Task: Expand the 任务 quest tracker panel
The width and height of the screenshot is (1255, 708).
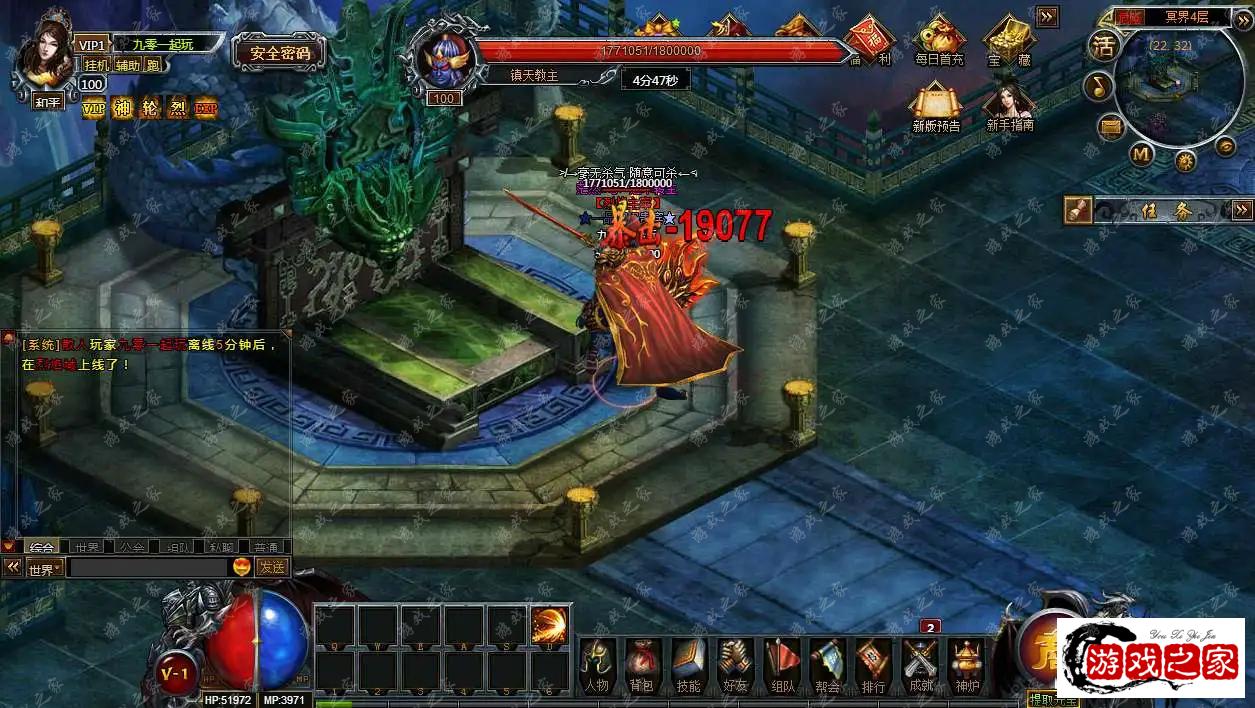Action: tap(1242, 209)
